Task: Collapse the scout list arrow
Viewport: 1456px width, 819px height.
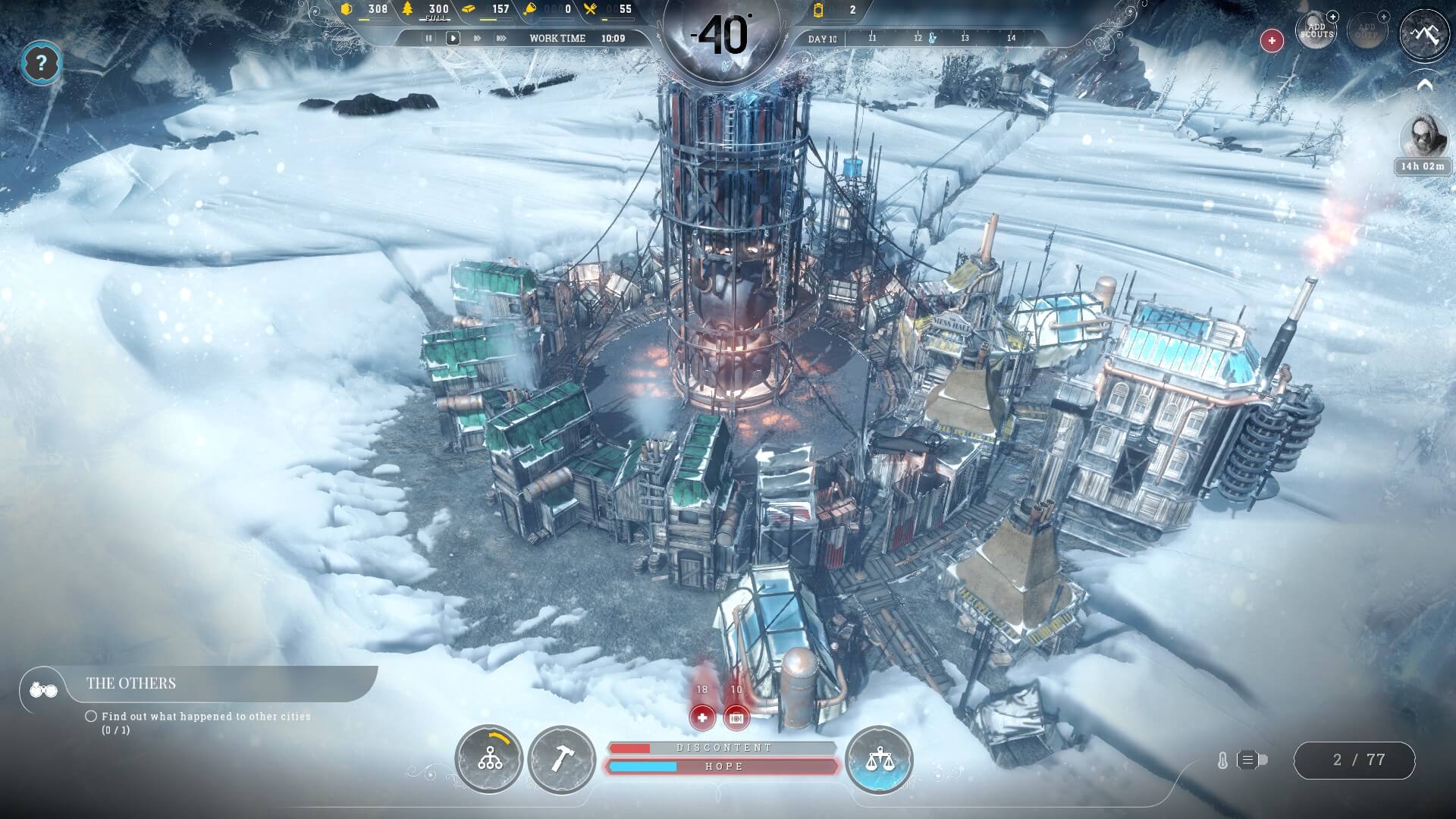Action: (x=1424, y=86)
